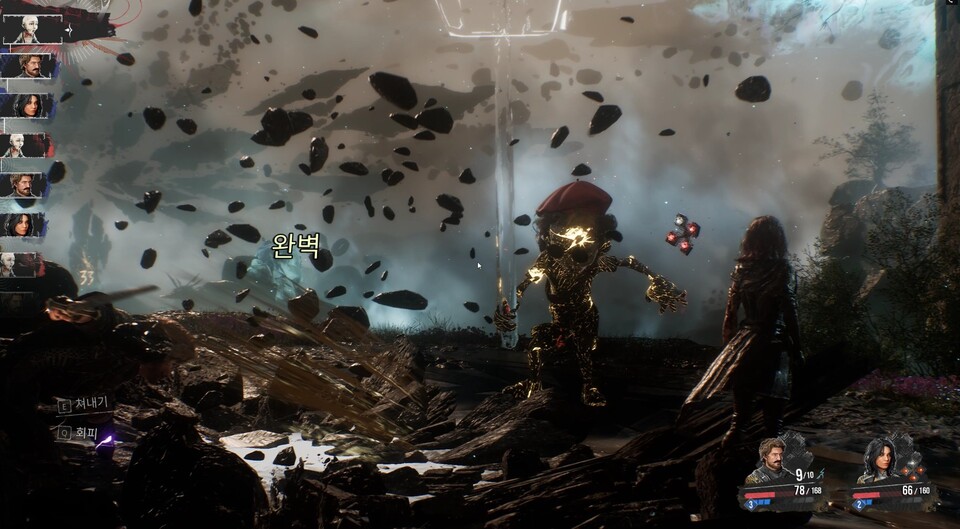
Task: Click Gustave's teal overcharge arm icon
Action: click(822, 473)
